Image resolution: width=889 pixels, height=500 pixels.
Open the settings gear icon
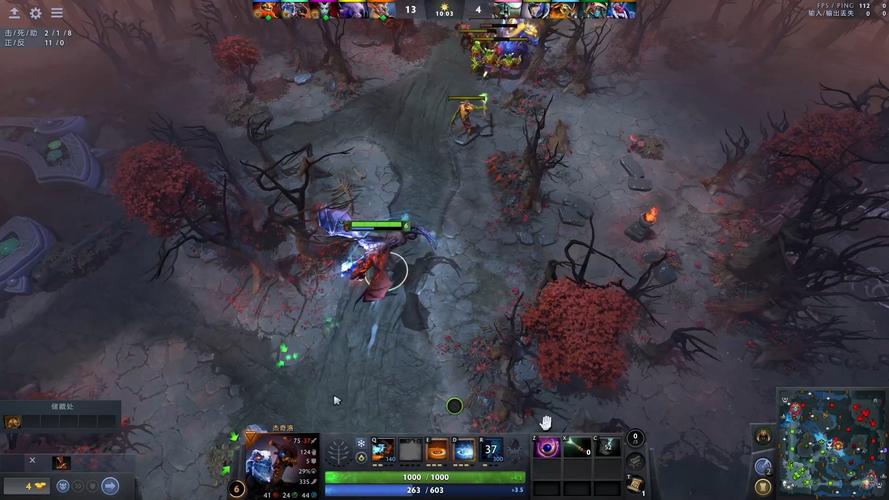pyautogui.click(x=36, y=13)
